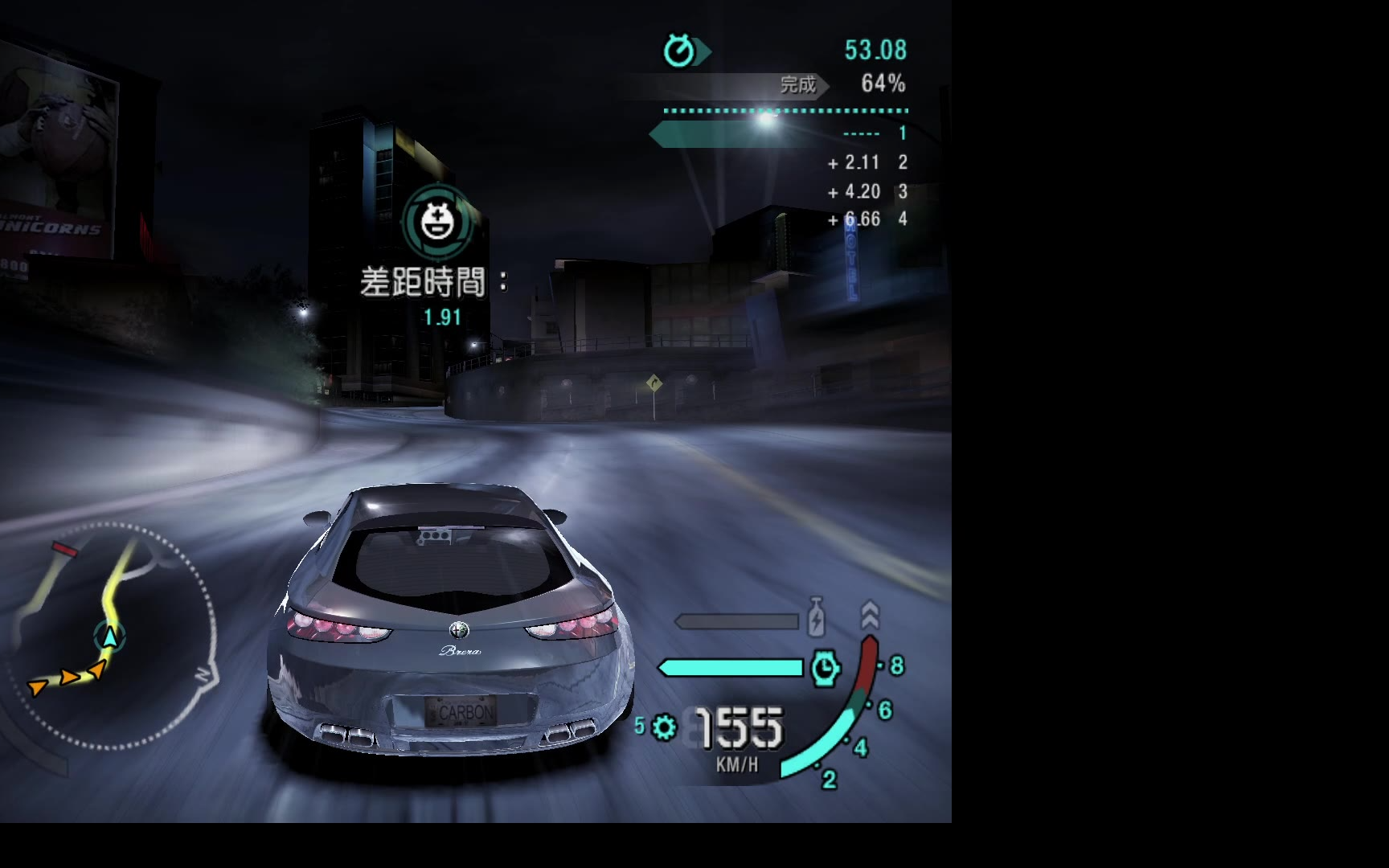Click the player arrow on minimap
Screen dimensions: 1389x868
(109, 637)
